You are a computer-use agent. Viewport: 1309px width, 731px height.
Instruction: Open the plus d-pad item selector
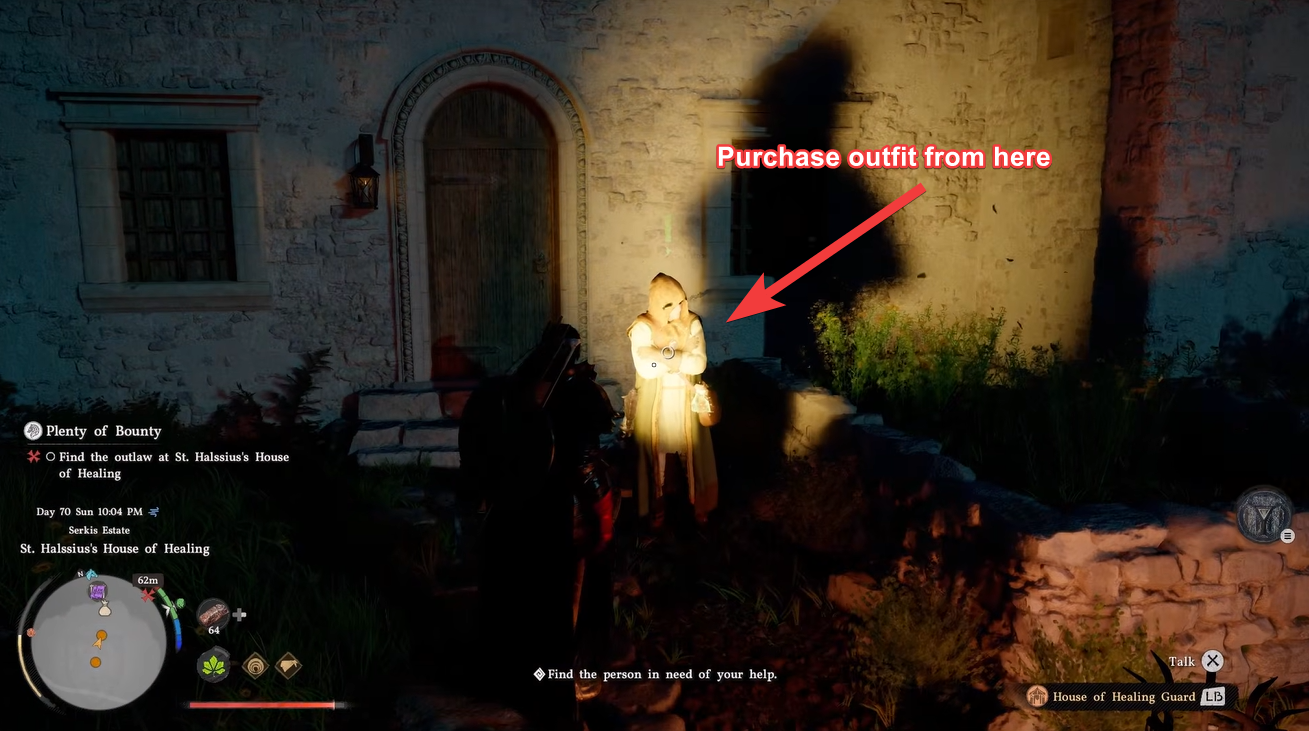pos(239,615)
